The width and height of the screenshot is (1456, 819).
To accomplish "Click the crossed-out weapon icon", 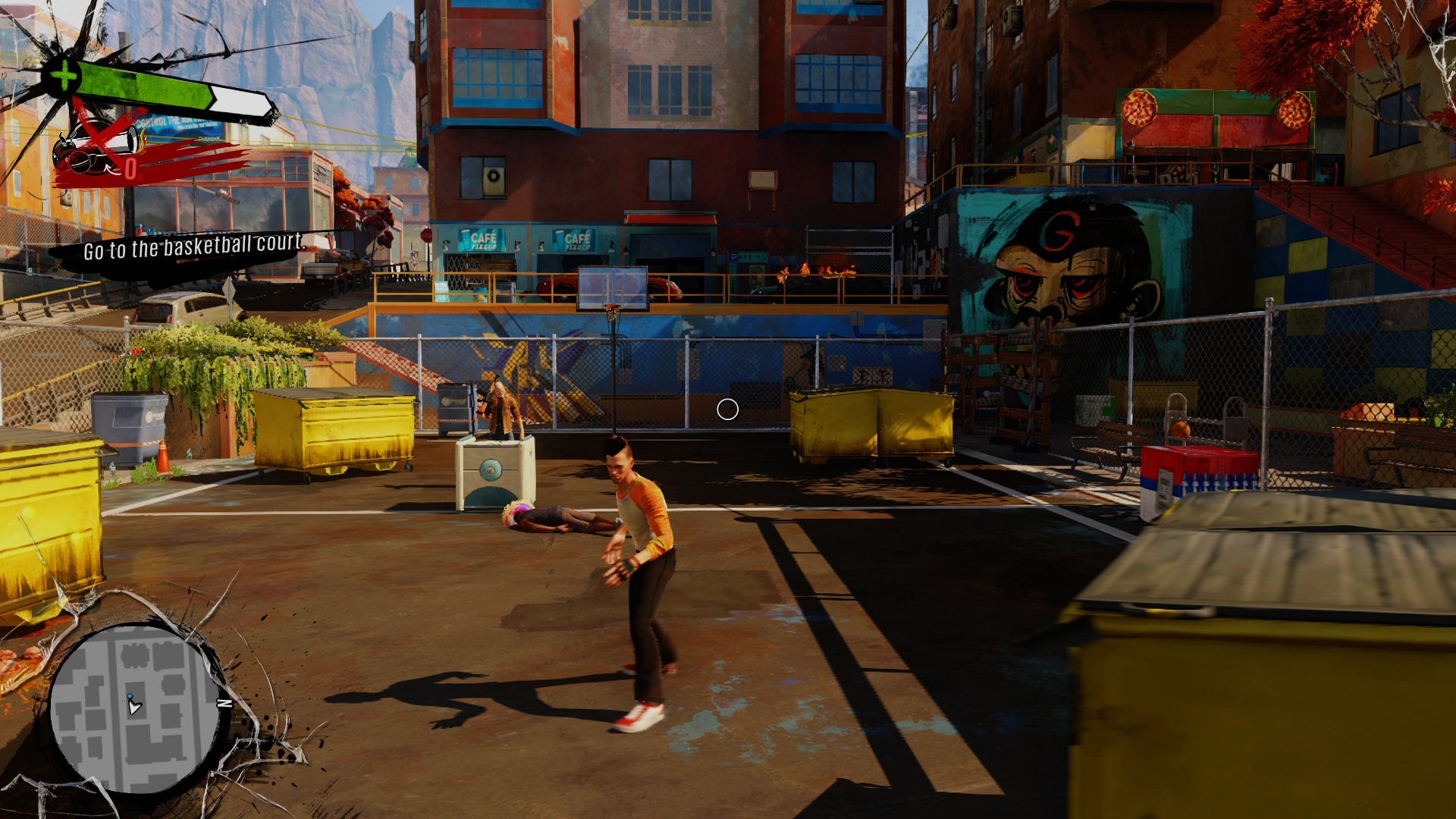I will (96, 148).
